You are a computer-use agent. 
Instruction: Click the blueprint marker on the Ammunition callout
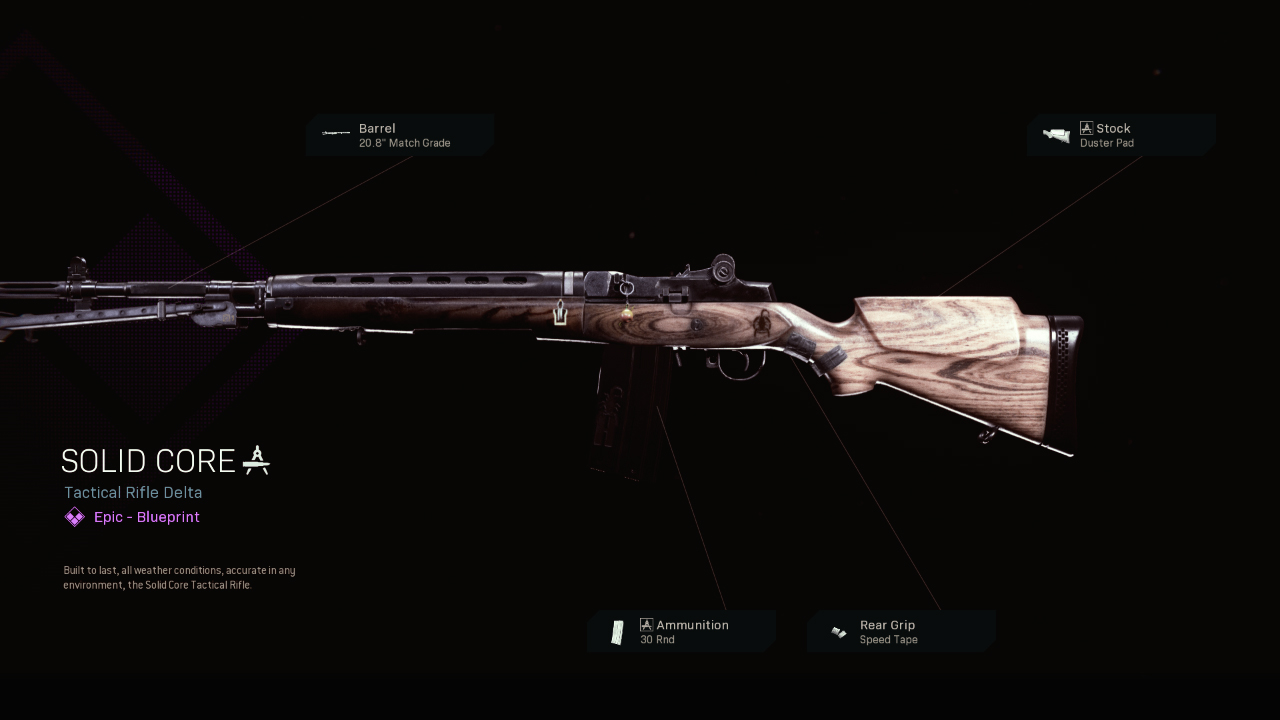point(646,624)
